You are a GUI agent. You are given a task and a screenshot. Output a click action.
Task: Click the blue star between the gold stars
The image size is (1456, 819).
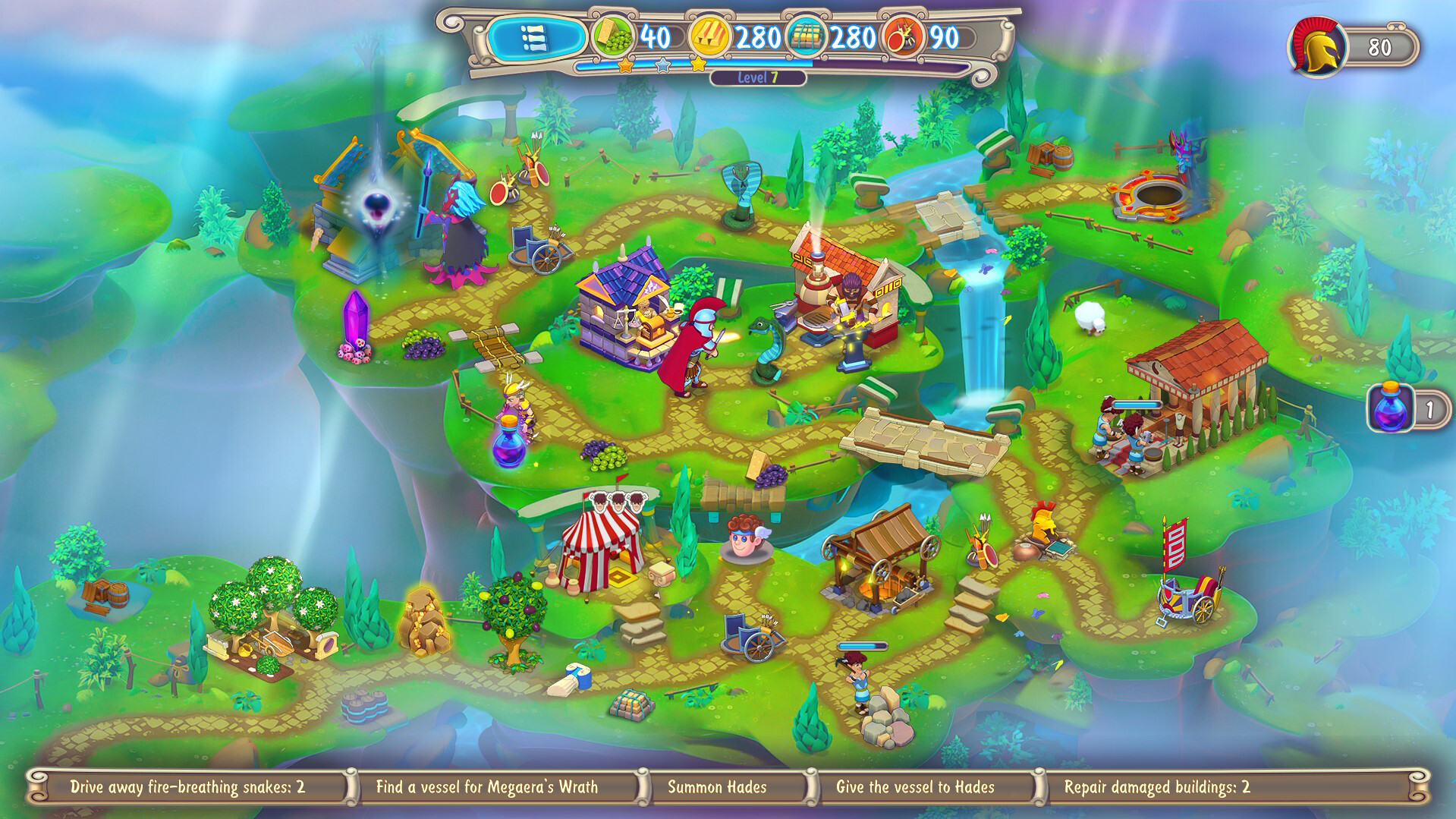click(664, 67)
